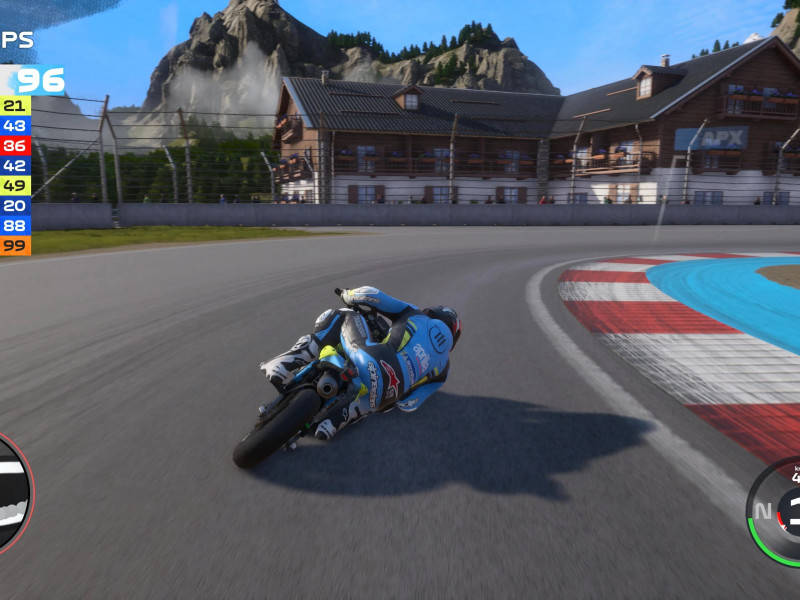The height and width of the screenshot is (600, 800).
Task: Select rider 21 in the standings list
Action: pos(15,105)
